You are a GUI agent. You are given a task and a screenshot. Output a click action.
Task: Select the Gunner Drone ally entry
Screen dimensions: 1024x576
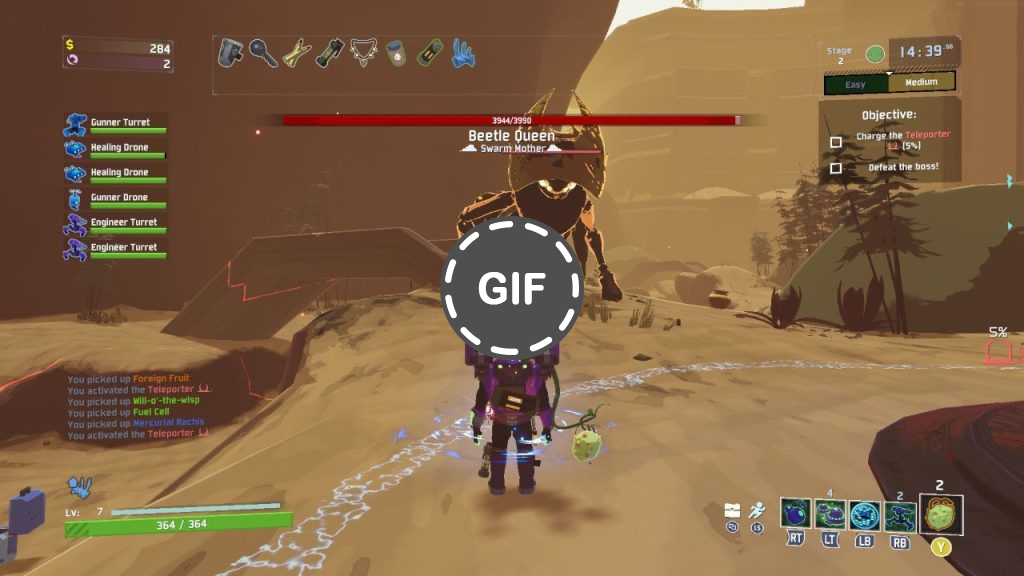pyautogui.click(x=115, y=199)
